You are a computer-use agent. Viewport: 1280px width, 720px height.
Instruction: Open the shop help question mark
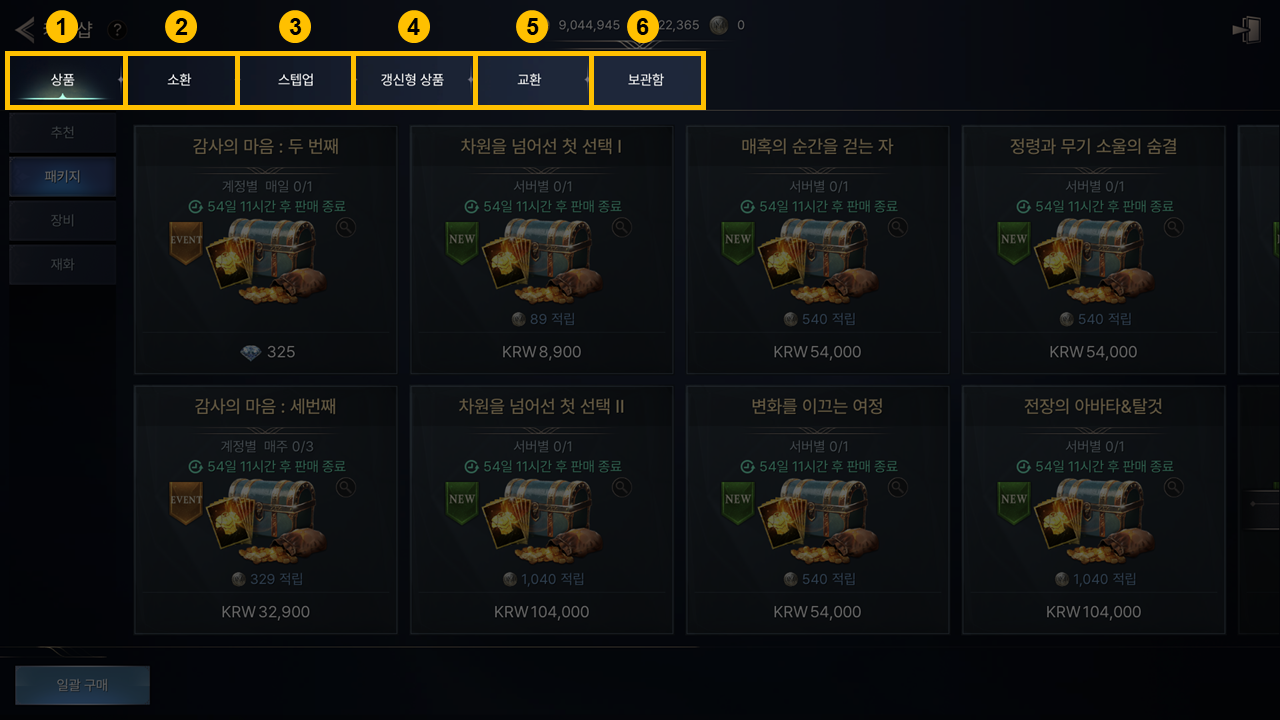coord(117,30)
